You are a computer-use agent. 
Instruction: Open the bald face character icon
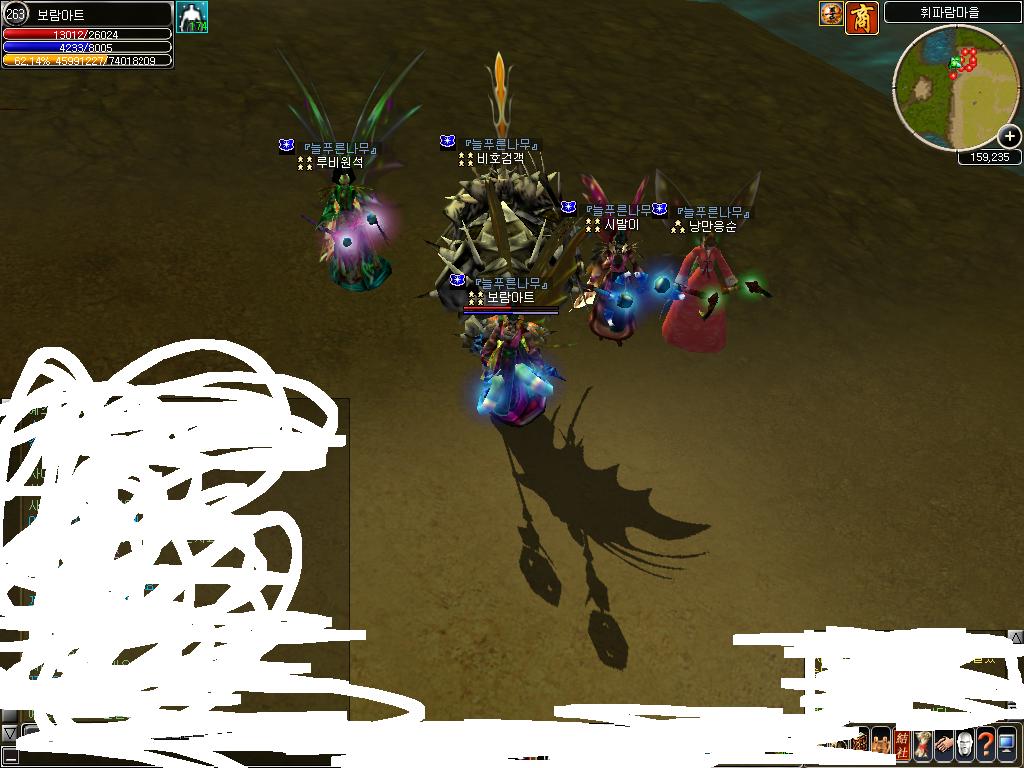click(x=964, y=744)
